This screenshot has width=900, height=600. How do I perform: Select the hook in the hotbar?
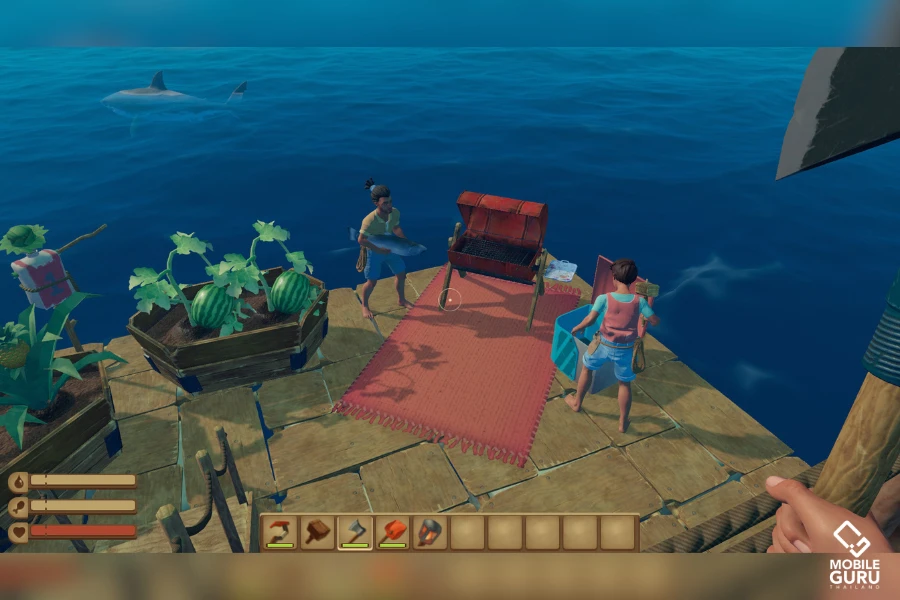pos(281,532)
